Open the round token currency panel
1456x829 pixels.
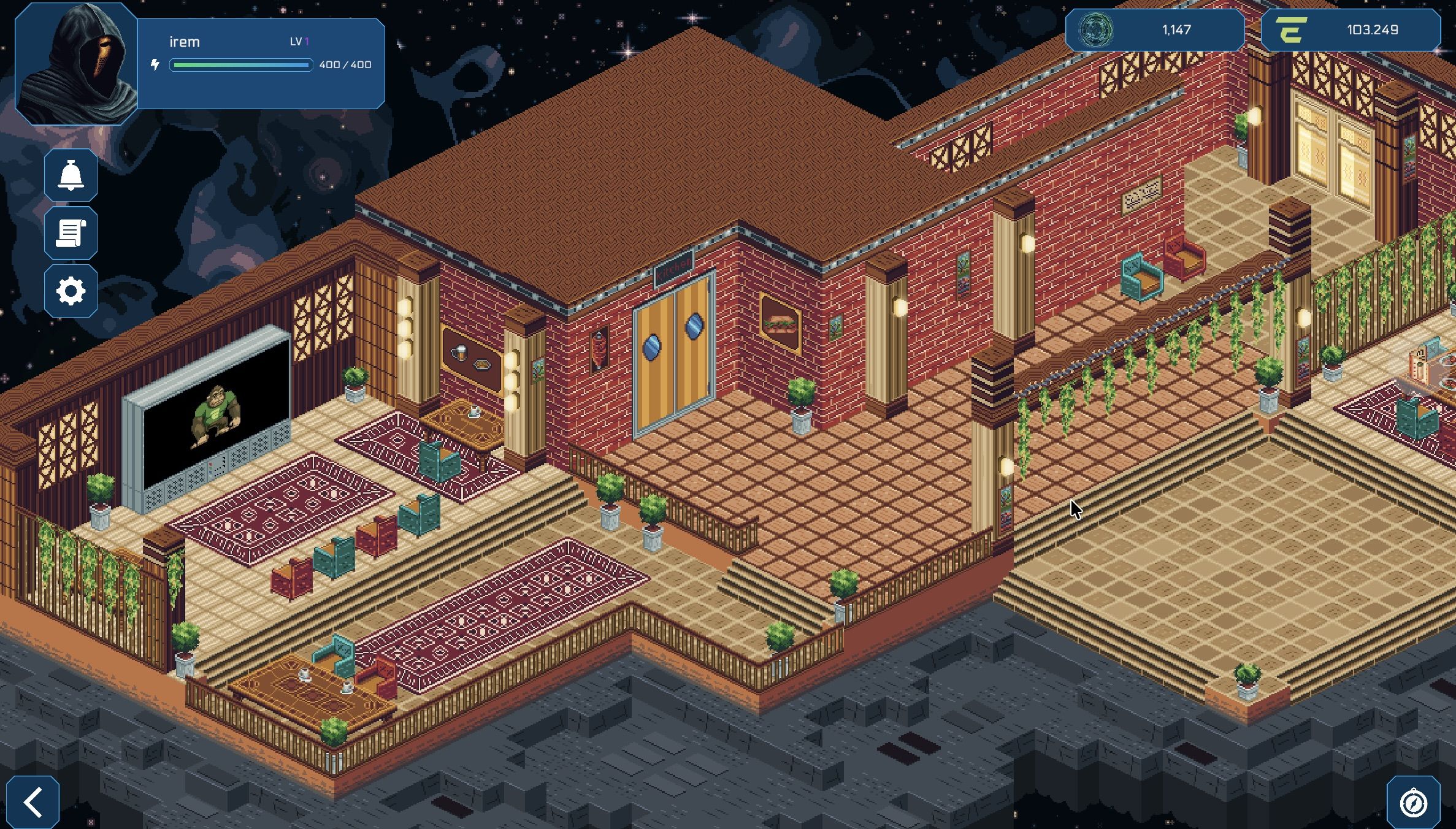[1154, 30]
